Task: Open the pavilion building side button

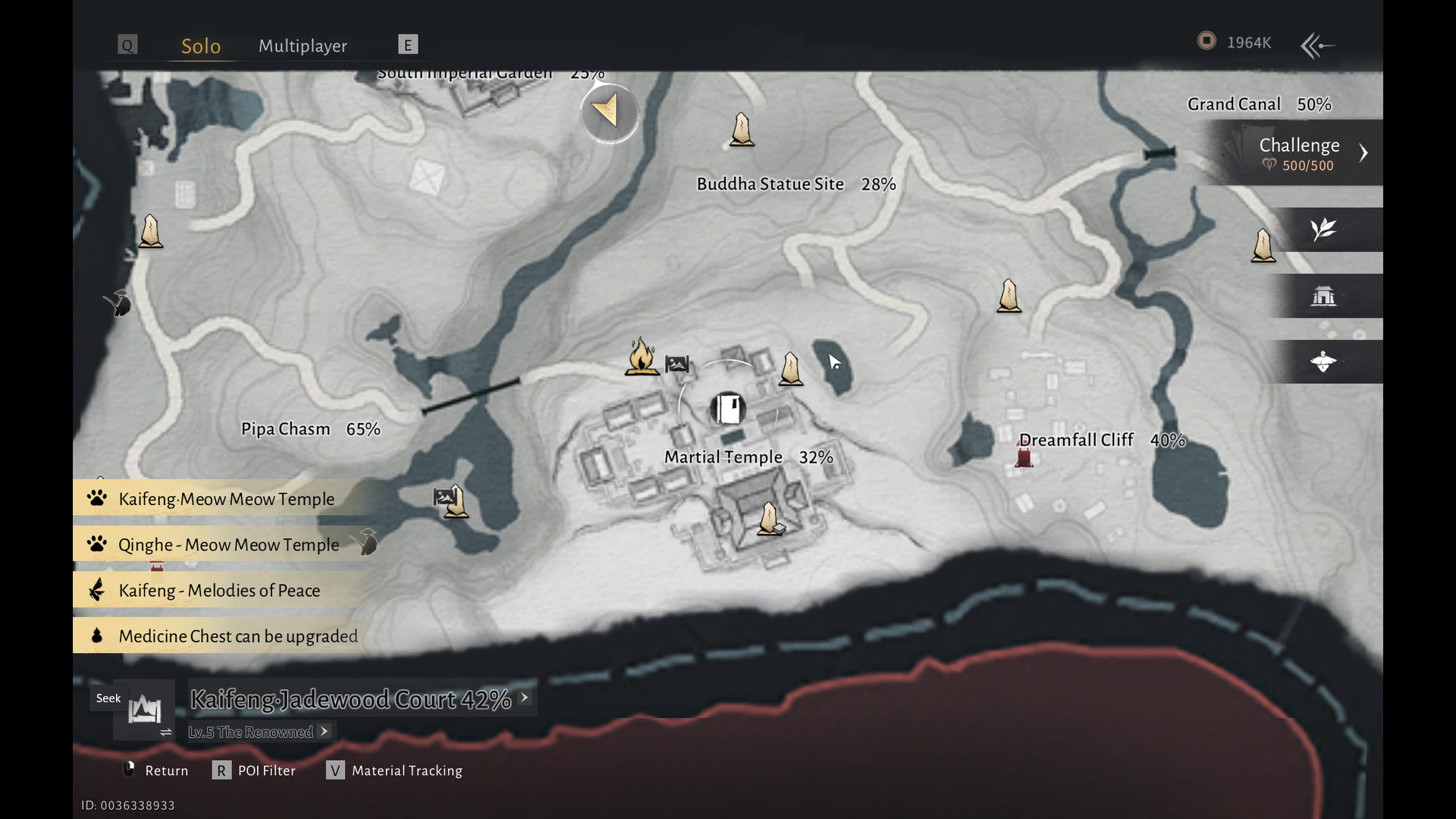Action: [1323, 296]
